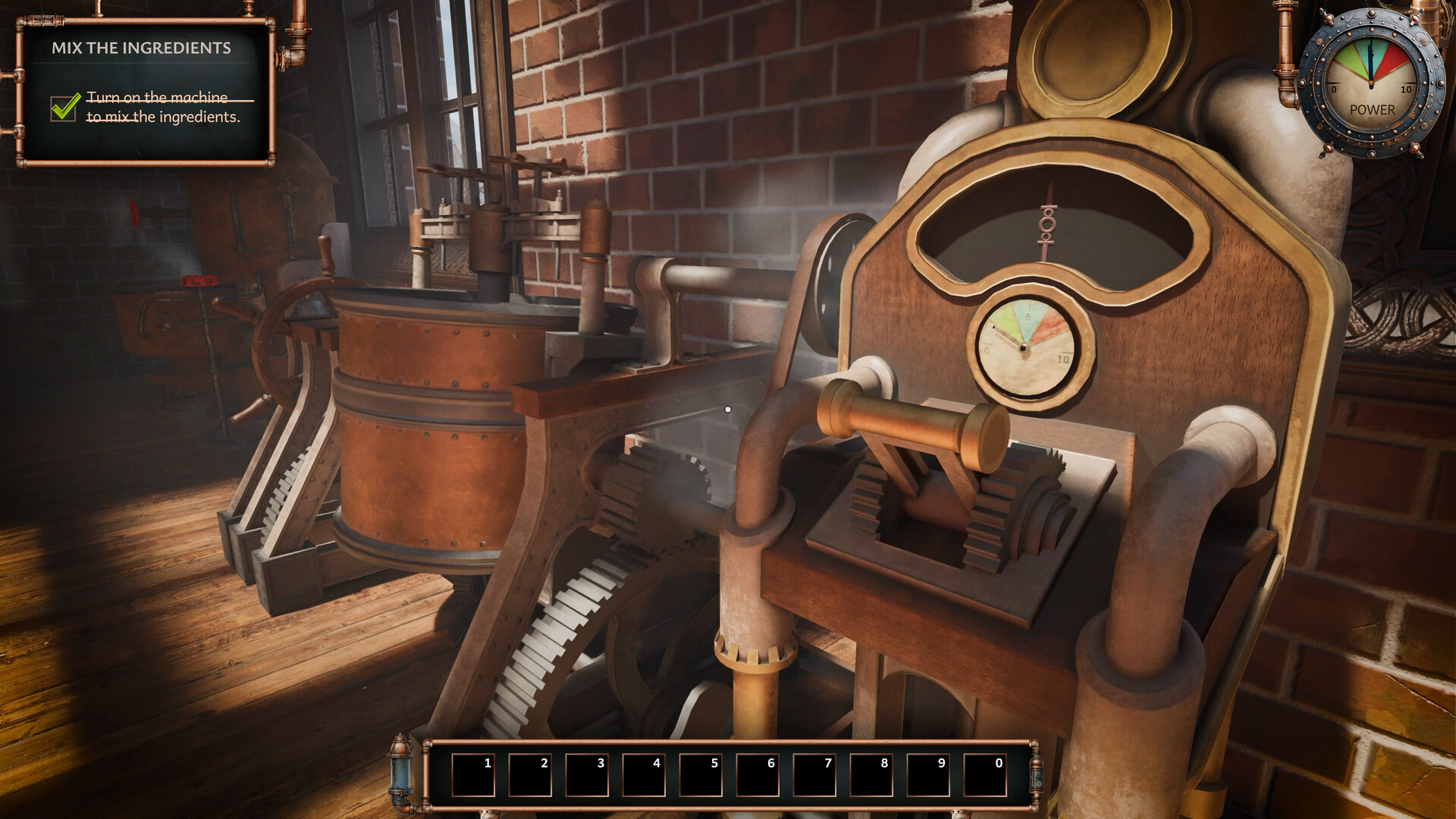Image resolution: width=1456 pixels, height=819 pixels.
Task: Click the blue canister left of the hotbar
Action: [400, 768]
